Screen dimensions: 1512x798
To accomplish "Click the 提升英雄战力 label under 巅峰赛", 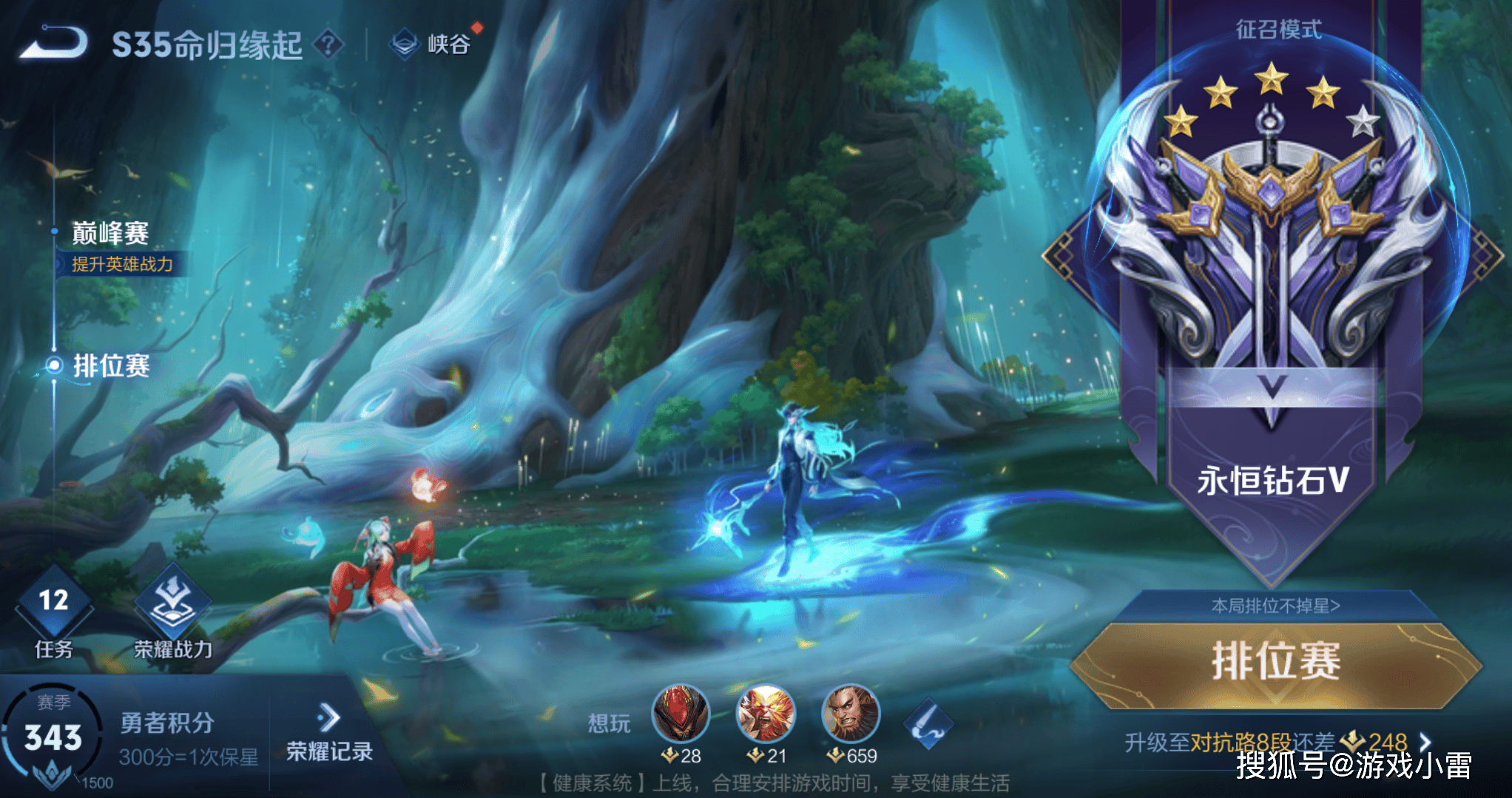I will tap(122, 264).
